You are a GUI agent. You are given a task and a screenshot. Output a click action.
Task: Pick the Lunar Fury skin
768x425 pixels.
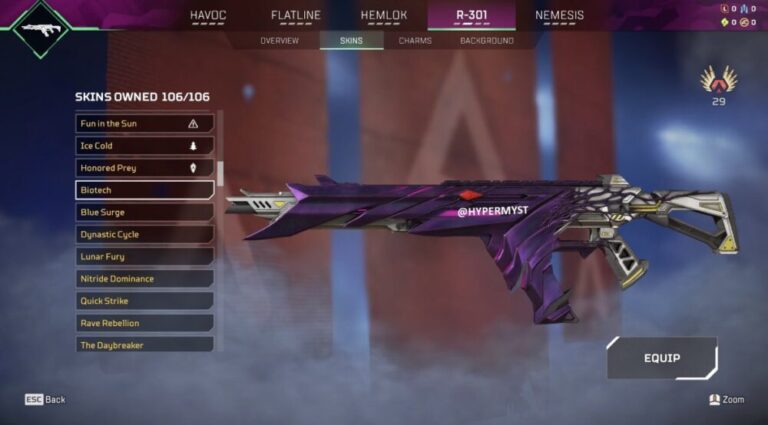[x=145, y=256]
